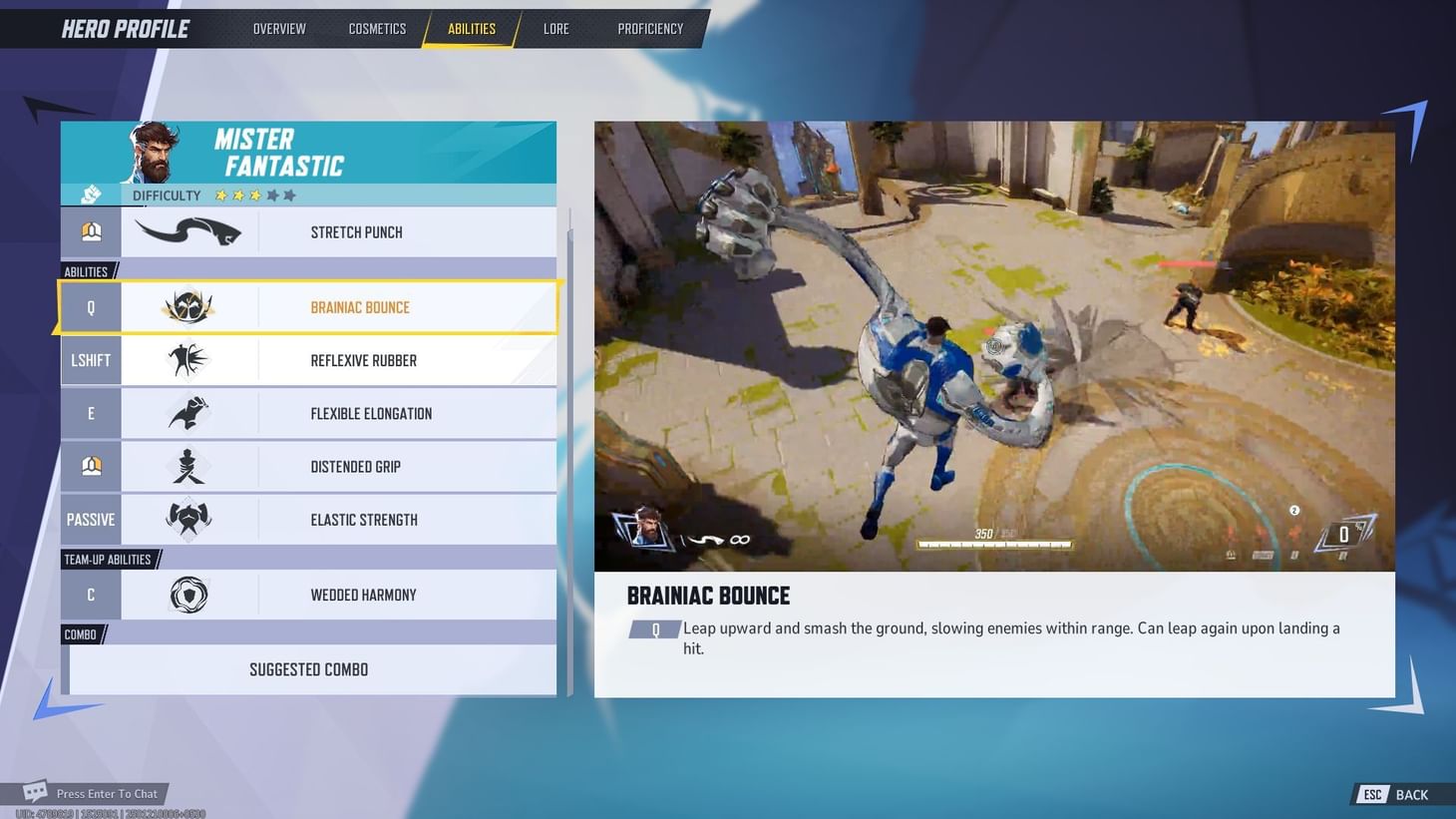1456x819 pixels.
Task: Open the PROFICIENCY tab
Action: [x=650, y=28]
